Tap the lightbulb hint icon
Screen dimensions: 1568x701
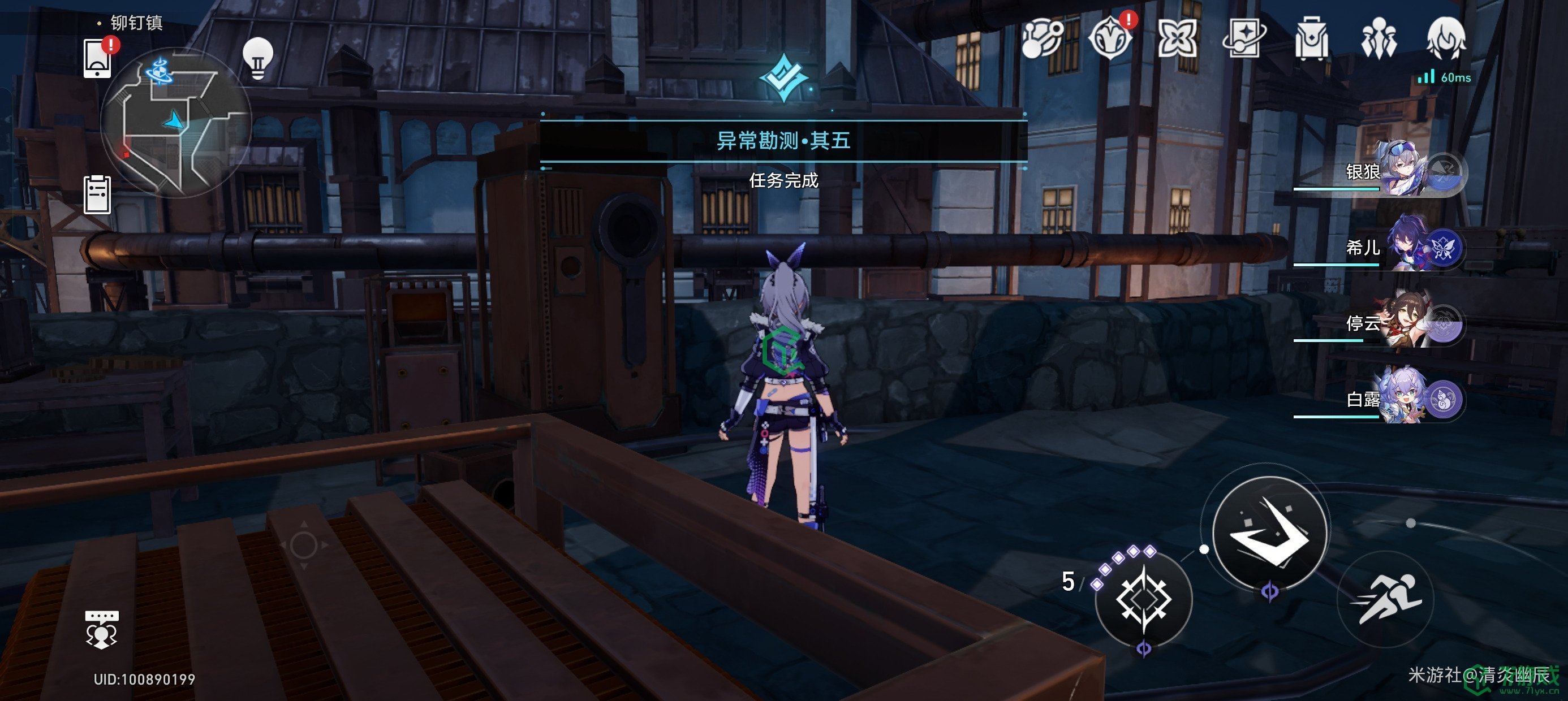tap(257, 58)
